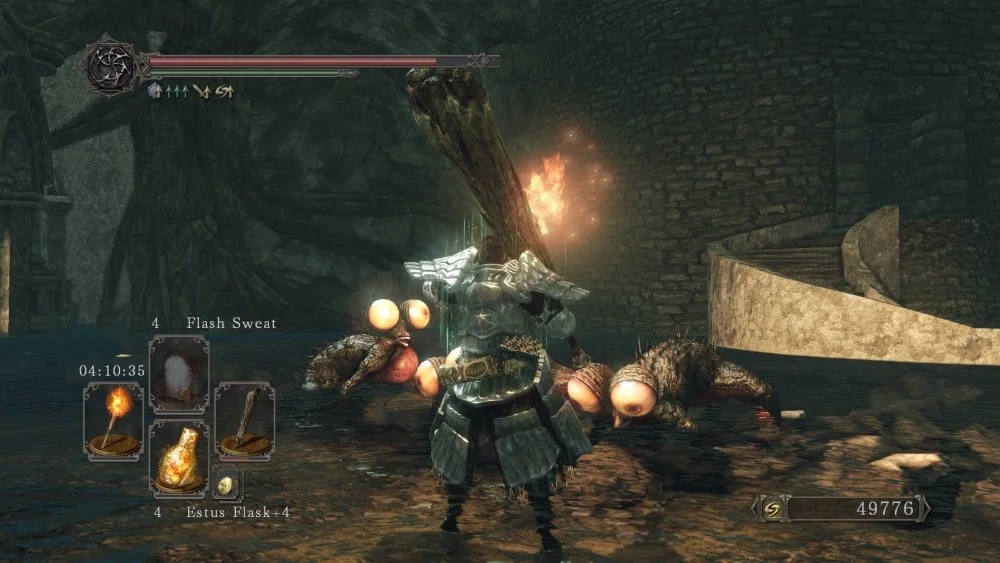Inspect the shield defense buff icon
Screen dimensions: 1000x563
pyautogui.click(x=156, y=90)
